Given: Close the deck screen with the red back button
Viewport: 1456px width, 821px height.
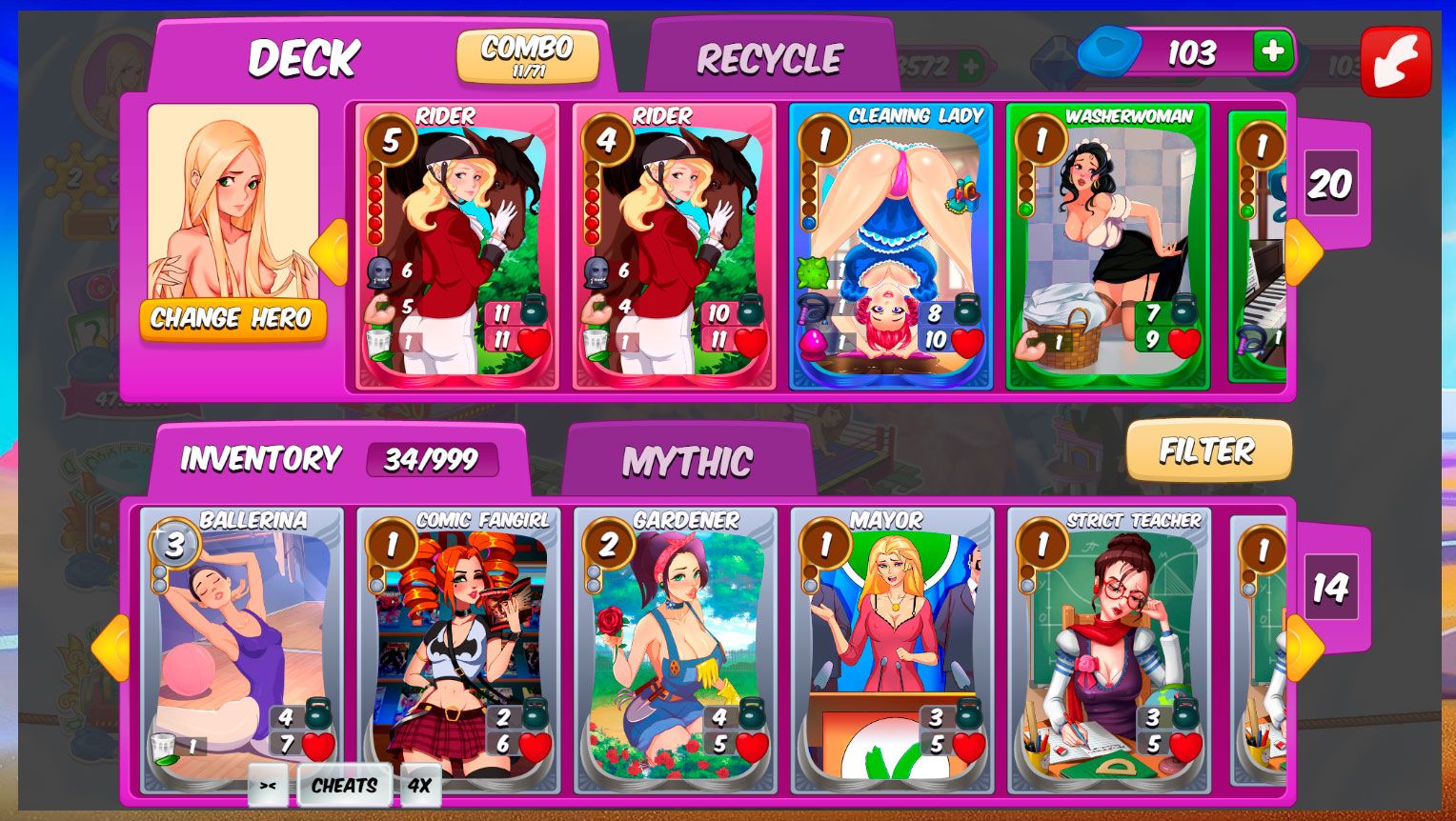Looking at the screenshot, I should click(x=1395, y=61).
